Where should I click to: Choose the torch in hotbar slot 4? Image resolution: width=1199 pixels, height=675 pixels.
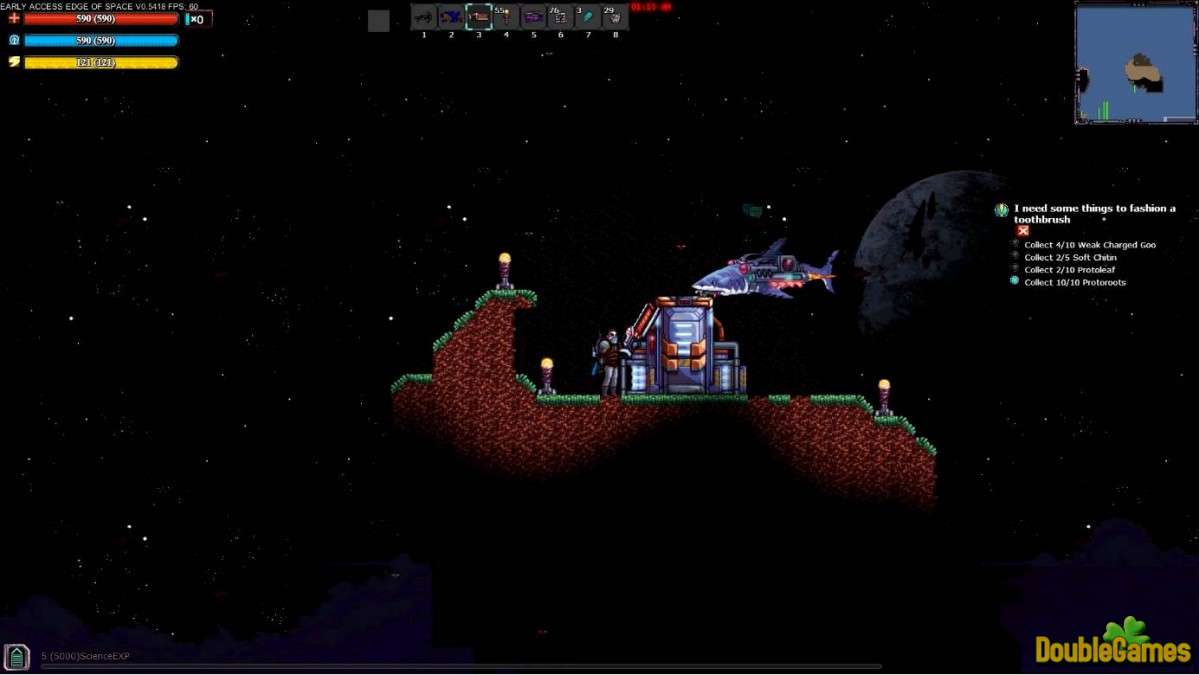(506, 17)
